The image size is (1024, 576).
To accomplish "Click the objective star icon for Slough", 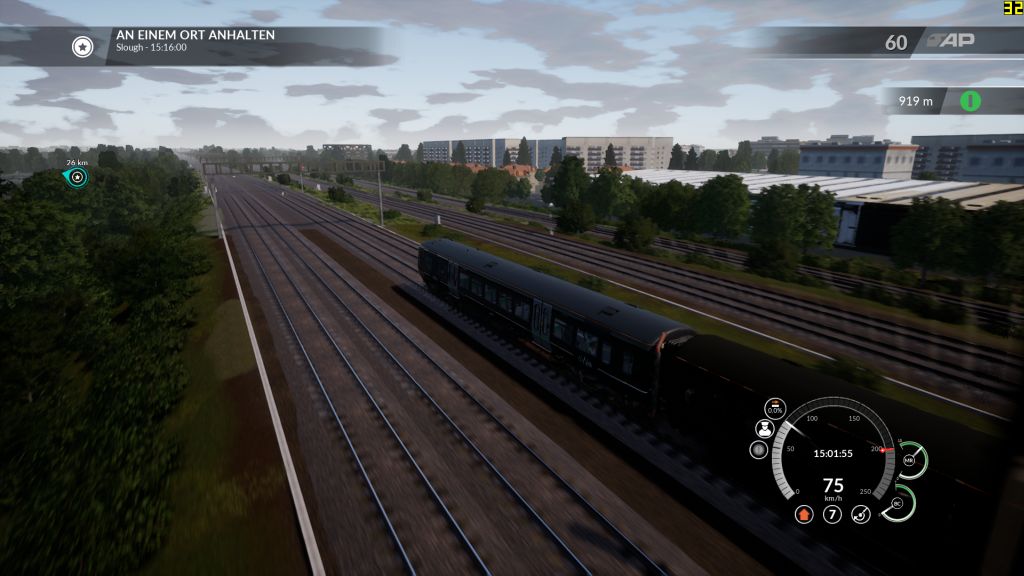I will [x=83, y=45].
